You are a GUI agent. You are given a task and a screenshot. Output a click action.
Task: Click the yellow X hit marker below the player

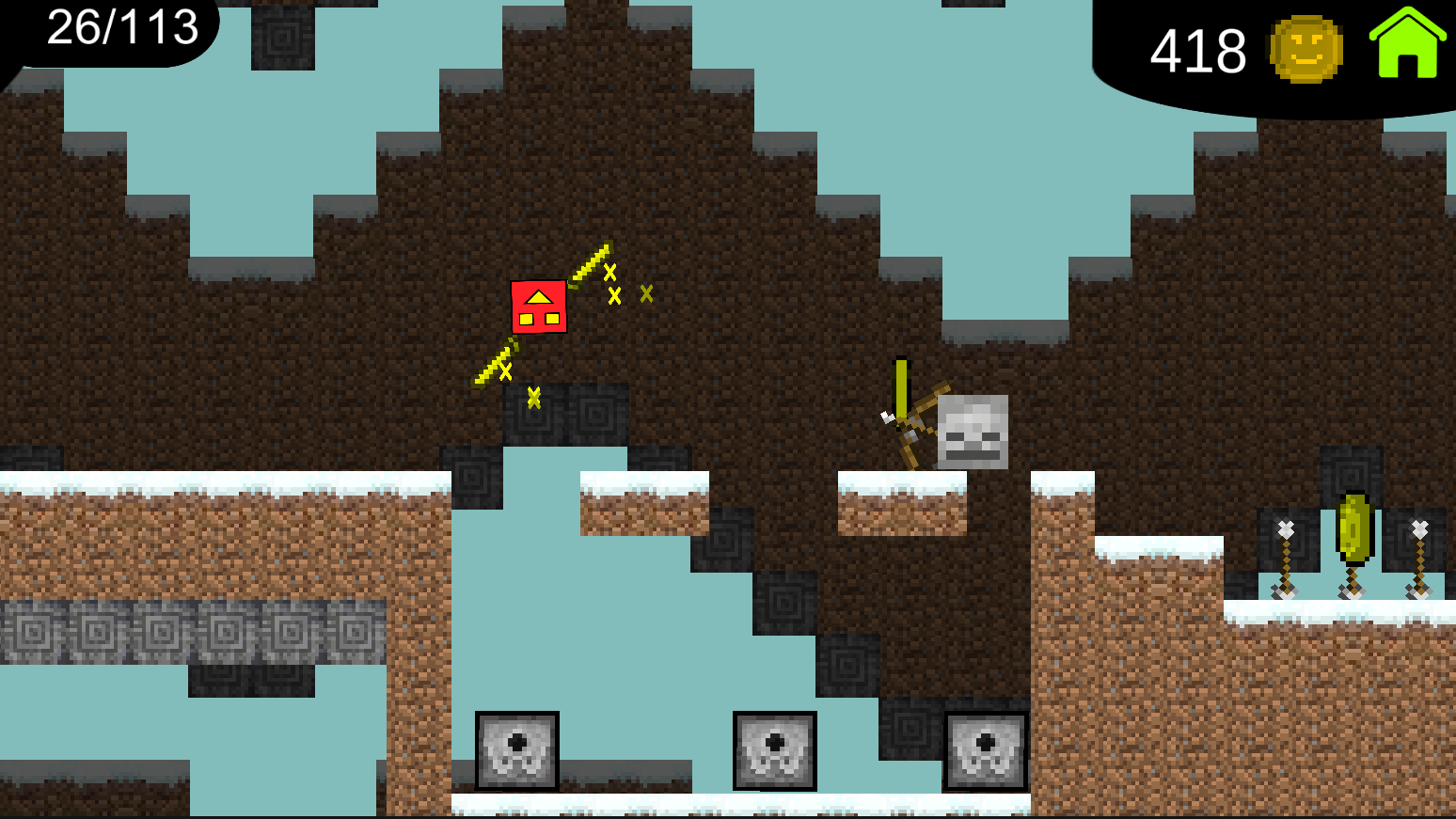click(x=534, y=399)
